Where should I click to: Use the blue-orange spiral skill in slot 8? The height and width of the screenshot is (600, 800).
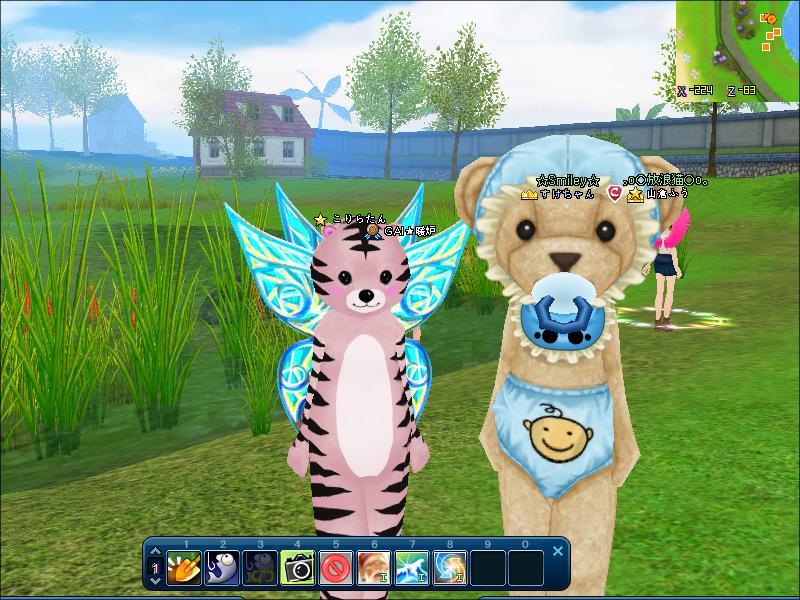[x=450, y=567]
